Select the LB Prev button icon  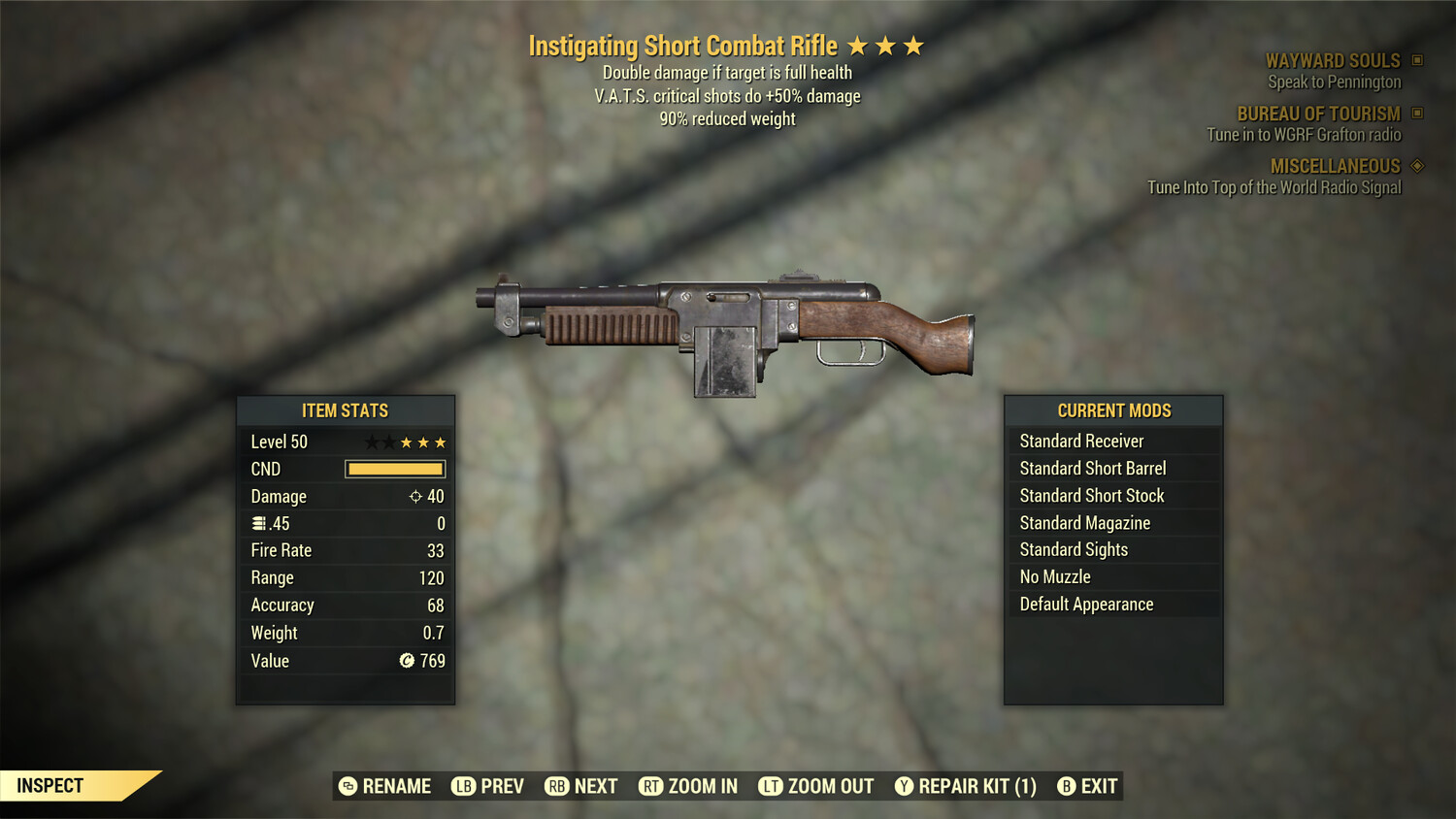466,786
